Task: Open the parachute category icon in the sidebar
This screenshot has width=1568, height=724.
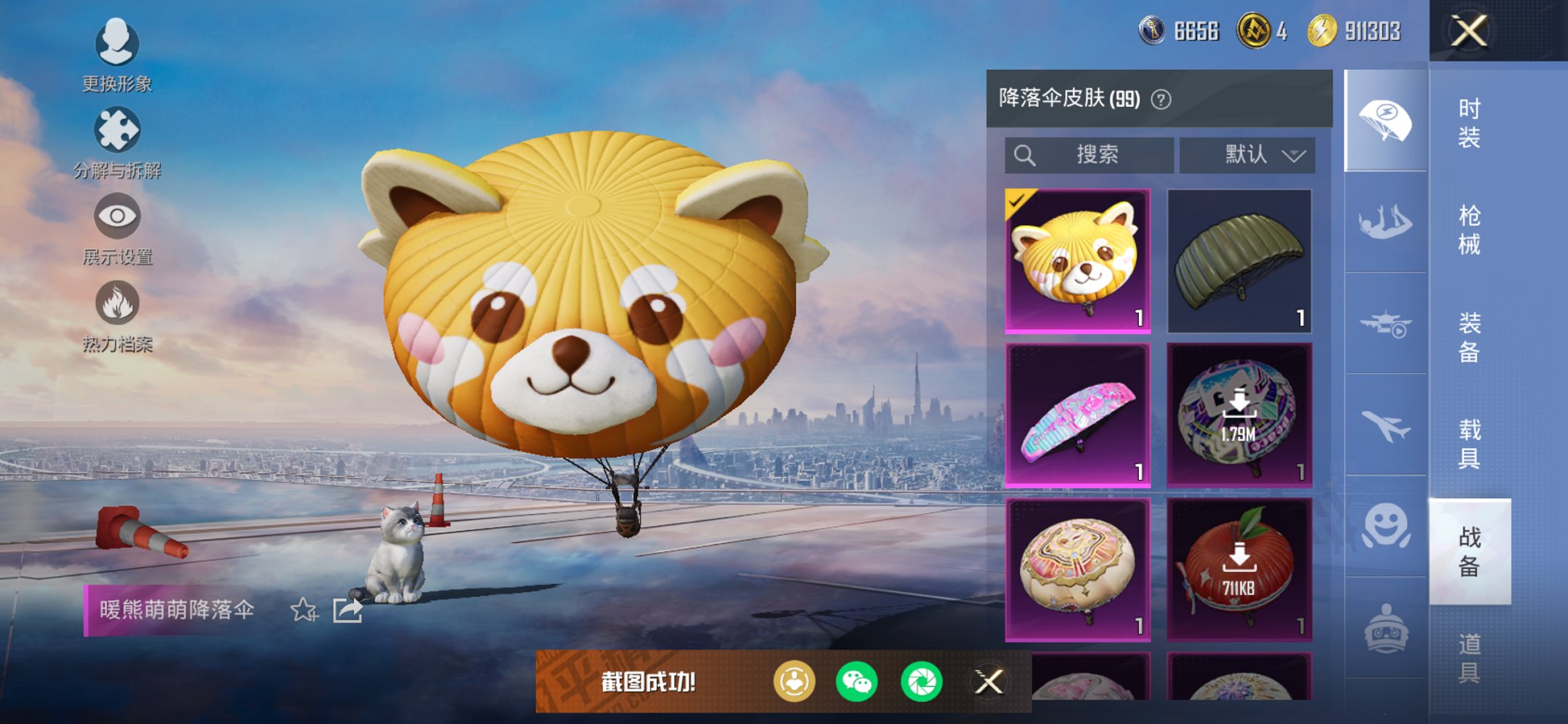Action: point(1384,122)
